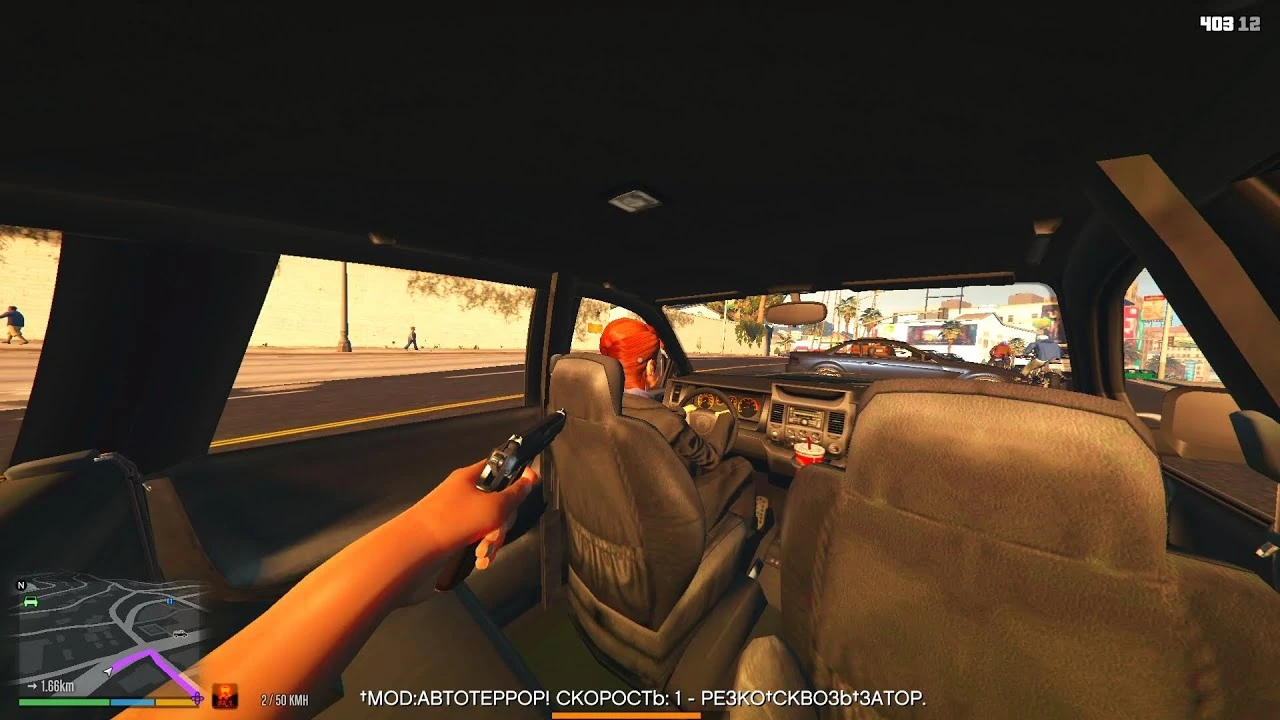This screenshot has height=720, width=1280.
Task: Select the 1.66km distance label
Action: (55, 685)
